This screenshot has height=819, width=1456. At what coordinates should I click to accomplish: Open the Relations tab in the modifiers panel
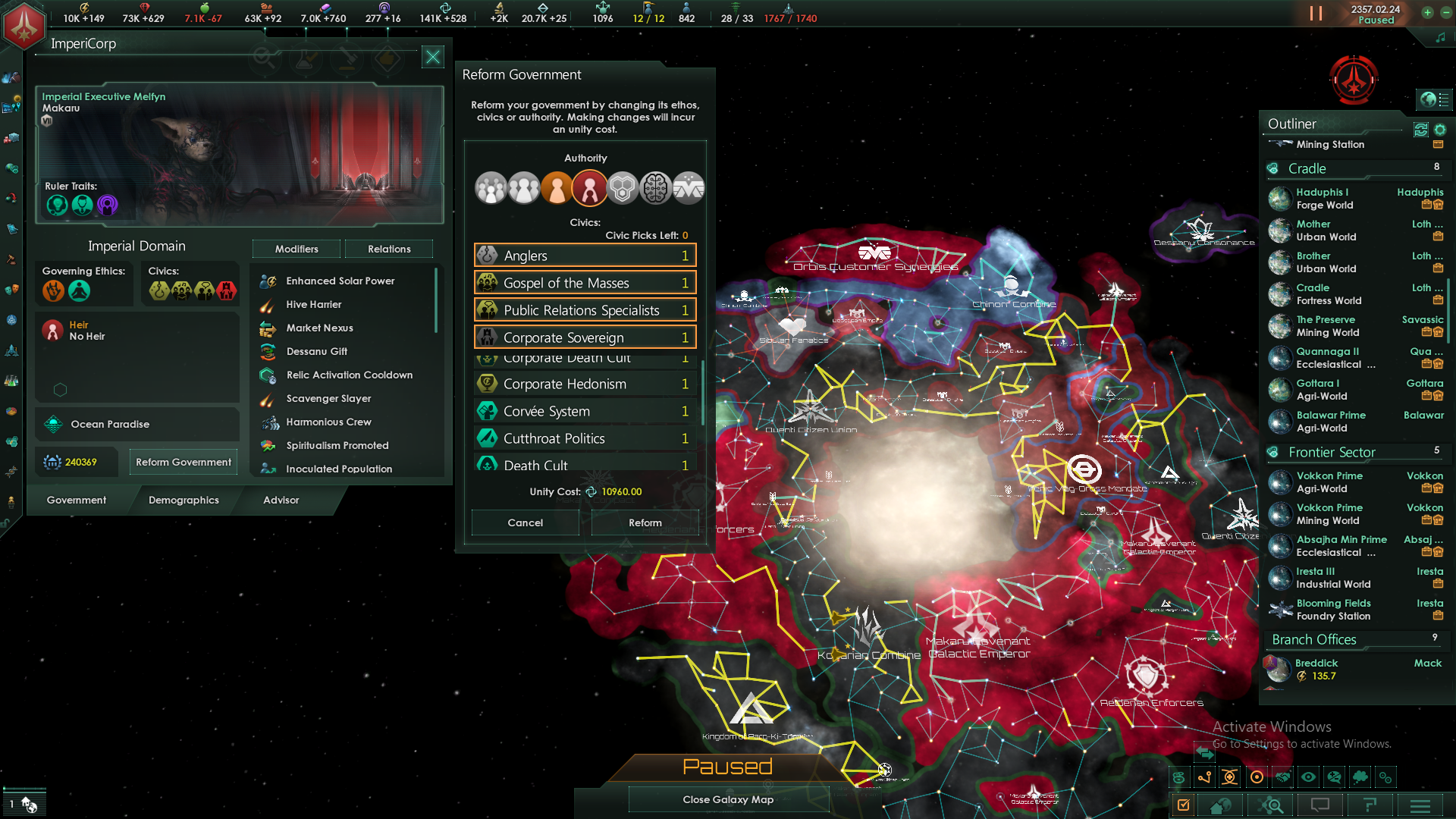[x=388, y=249]
